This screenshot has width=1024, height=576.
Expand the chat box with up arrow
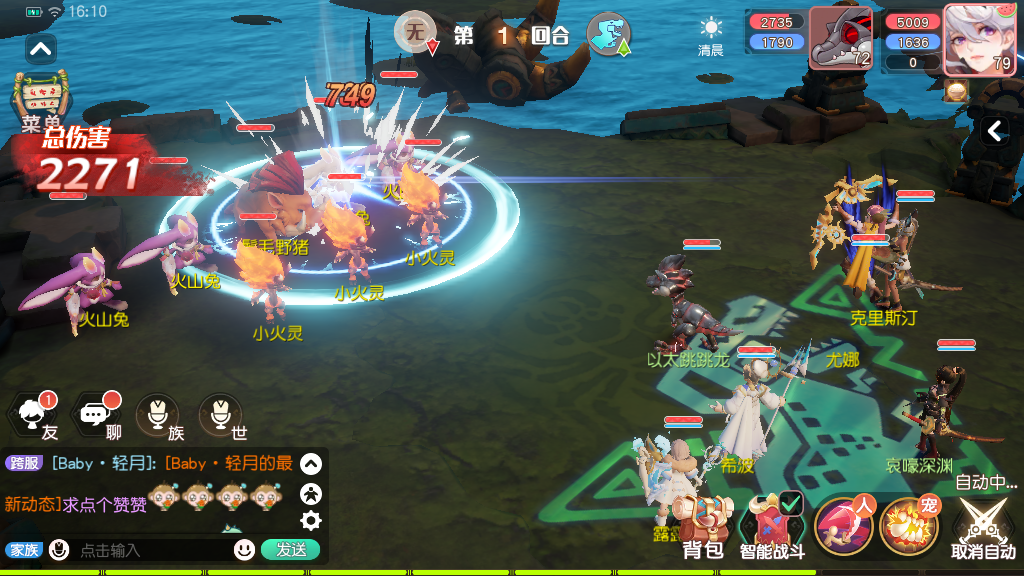pos(311,464)
